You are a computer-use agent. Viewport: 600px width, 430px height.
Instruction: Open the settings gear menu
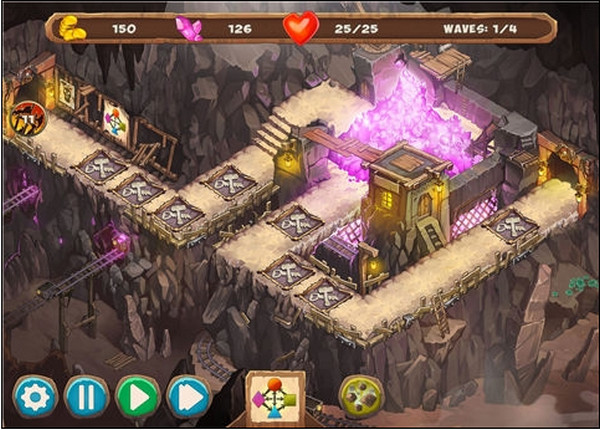point(35,397)
